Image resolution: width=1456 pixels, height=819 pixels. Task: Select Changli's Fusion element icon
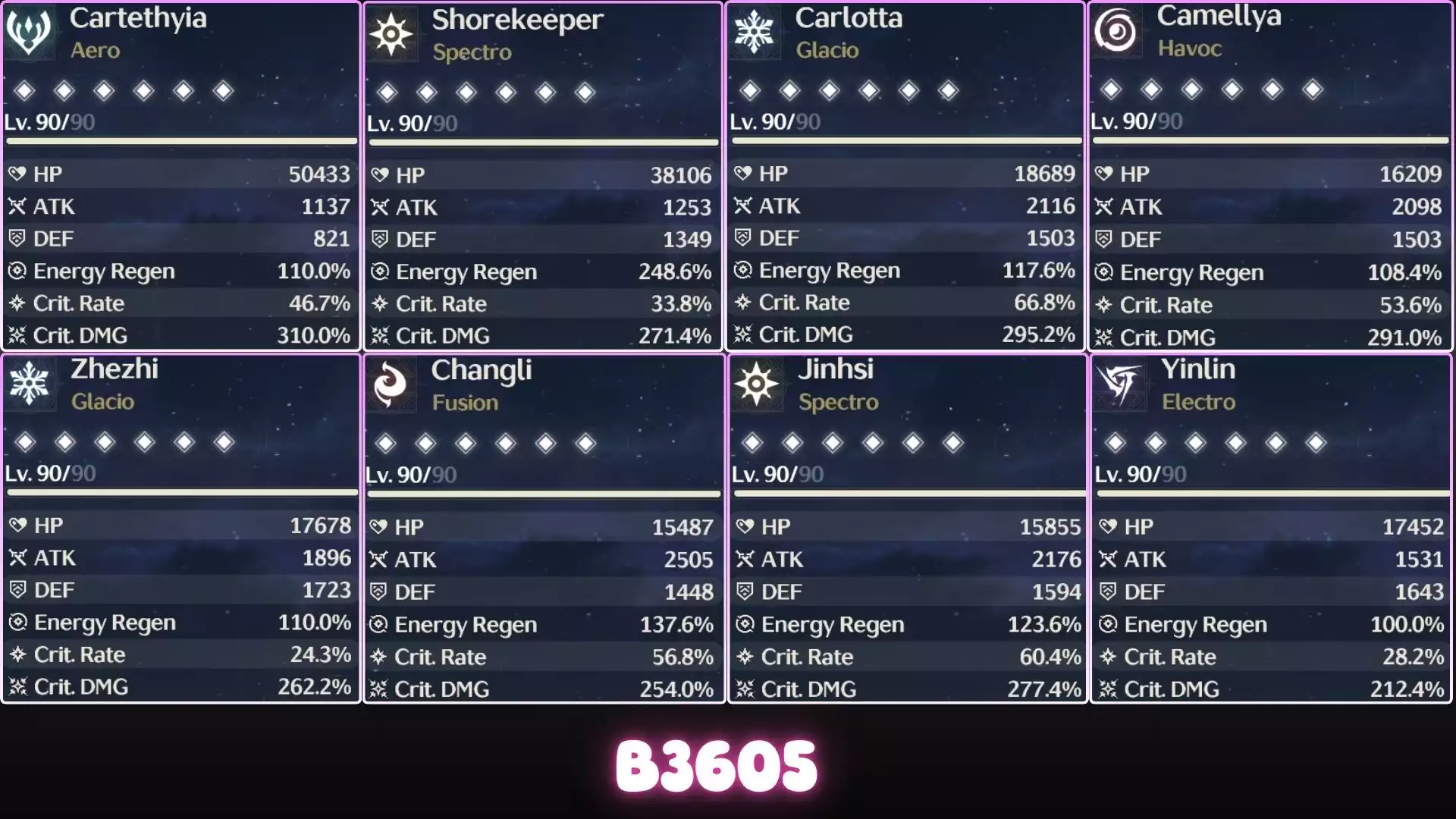click(x=391, y=384)
